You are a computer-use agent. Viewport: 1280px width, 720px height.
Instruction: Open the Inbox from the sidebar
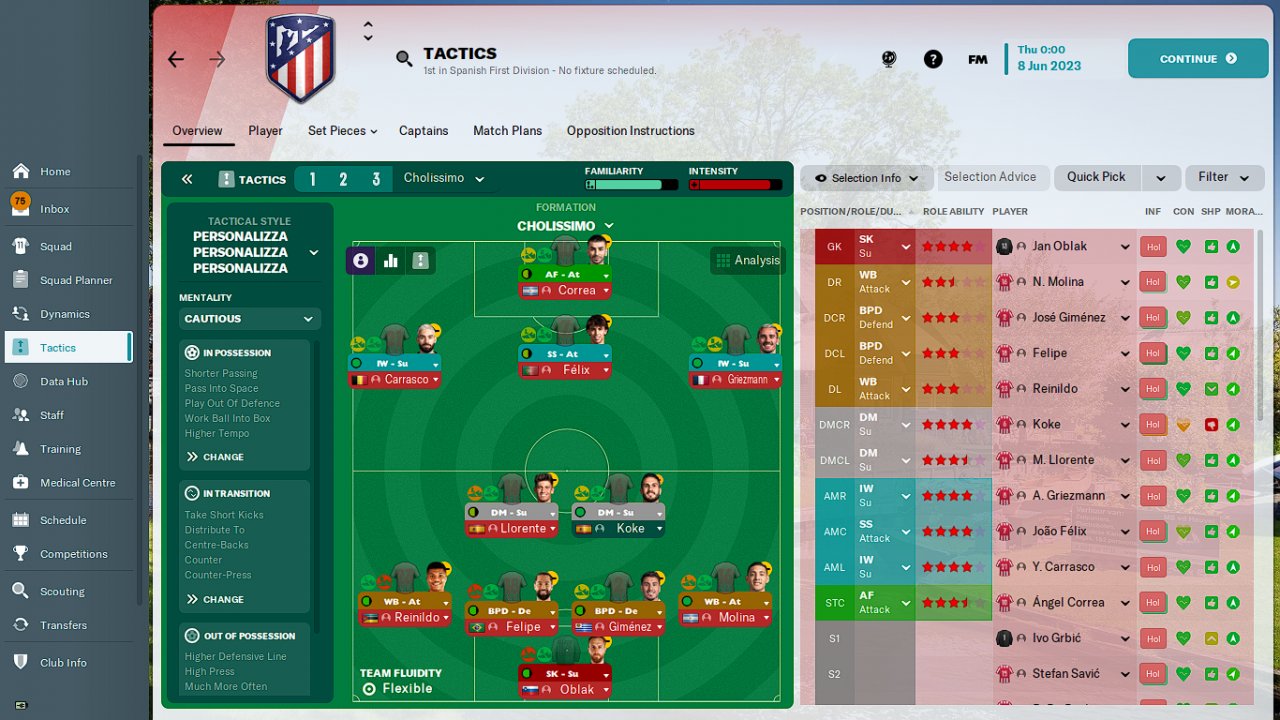click(55, 209)
